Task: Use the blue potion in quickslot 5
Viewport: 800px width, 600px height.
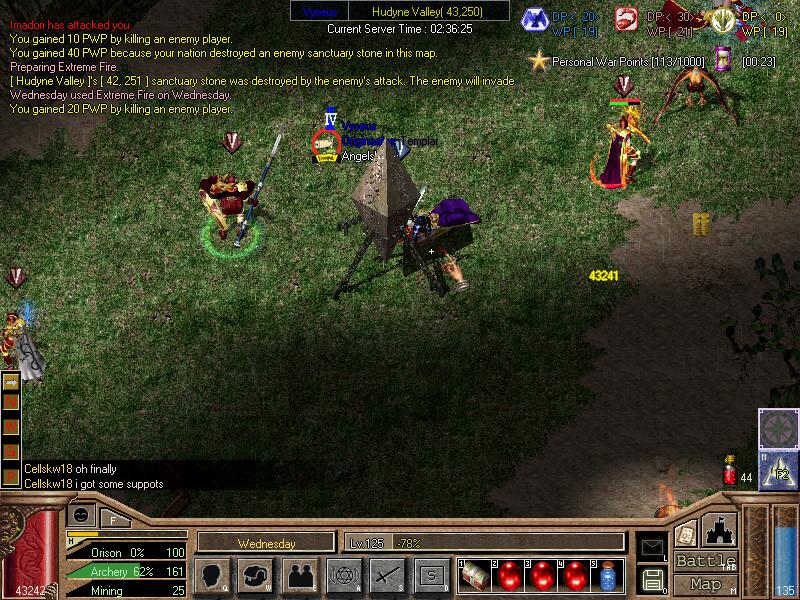Action: pyautogui.click(x=607, y=575)
